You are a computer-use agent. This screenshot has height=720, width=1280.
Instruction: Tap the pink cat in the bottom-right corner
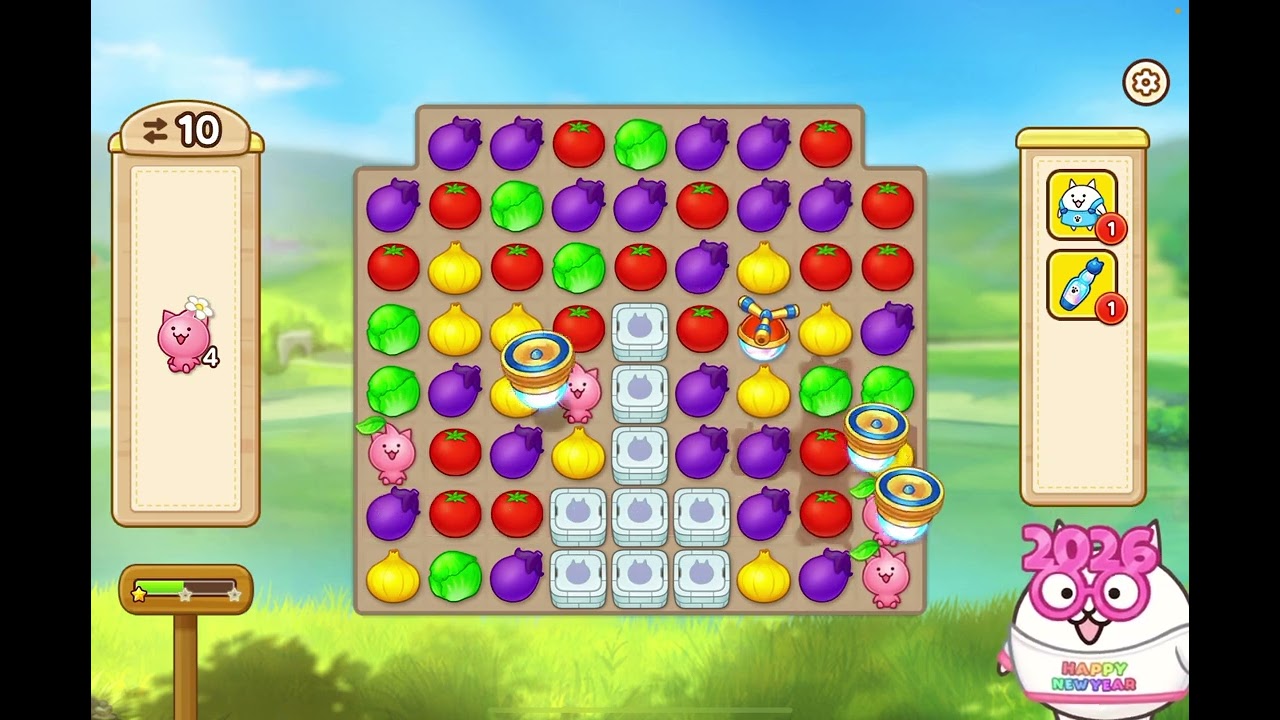[885, 578]
